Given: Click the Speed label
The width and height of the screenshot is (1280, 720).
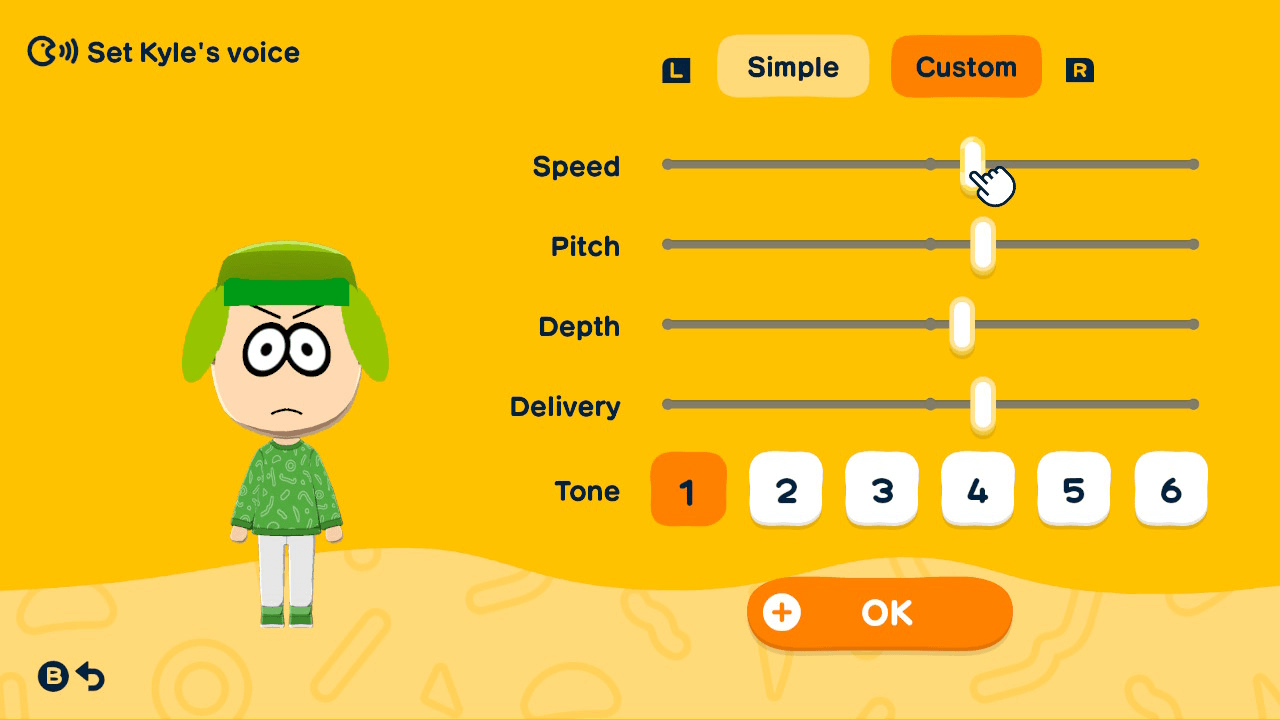Looking at the screenshot, I should tap(577, 166).
